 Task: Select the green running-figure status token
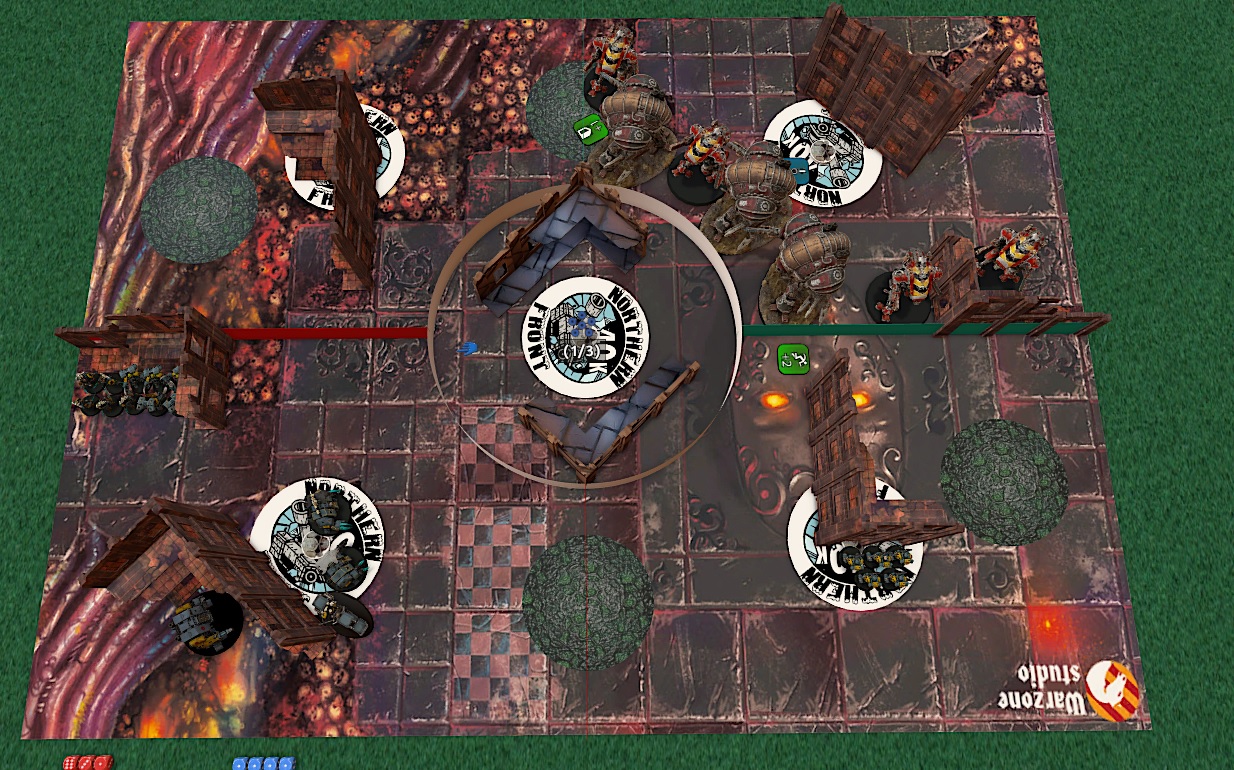[792, 357]
